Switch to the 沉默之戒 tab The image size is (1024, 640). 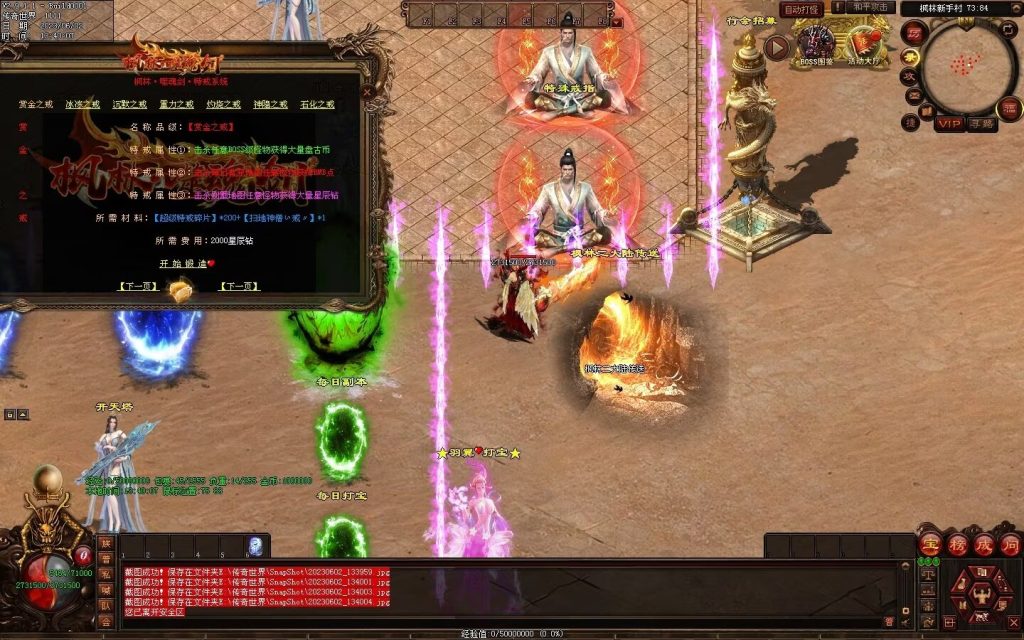click(x=134, y=104)
